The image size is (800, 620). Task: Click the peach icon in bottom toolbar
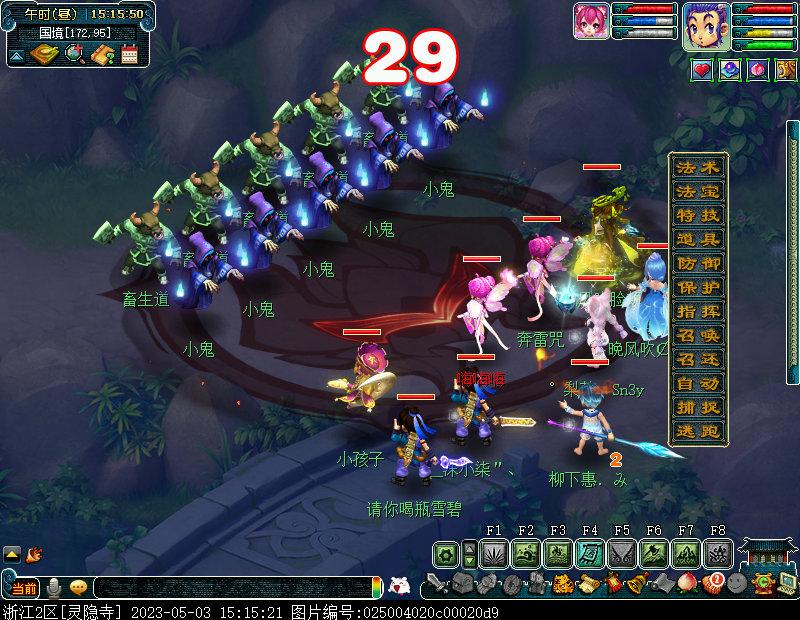pyautogui.click(x=686, y=582)
